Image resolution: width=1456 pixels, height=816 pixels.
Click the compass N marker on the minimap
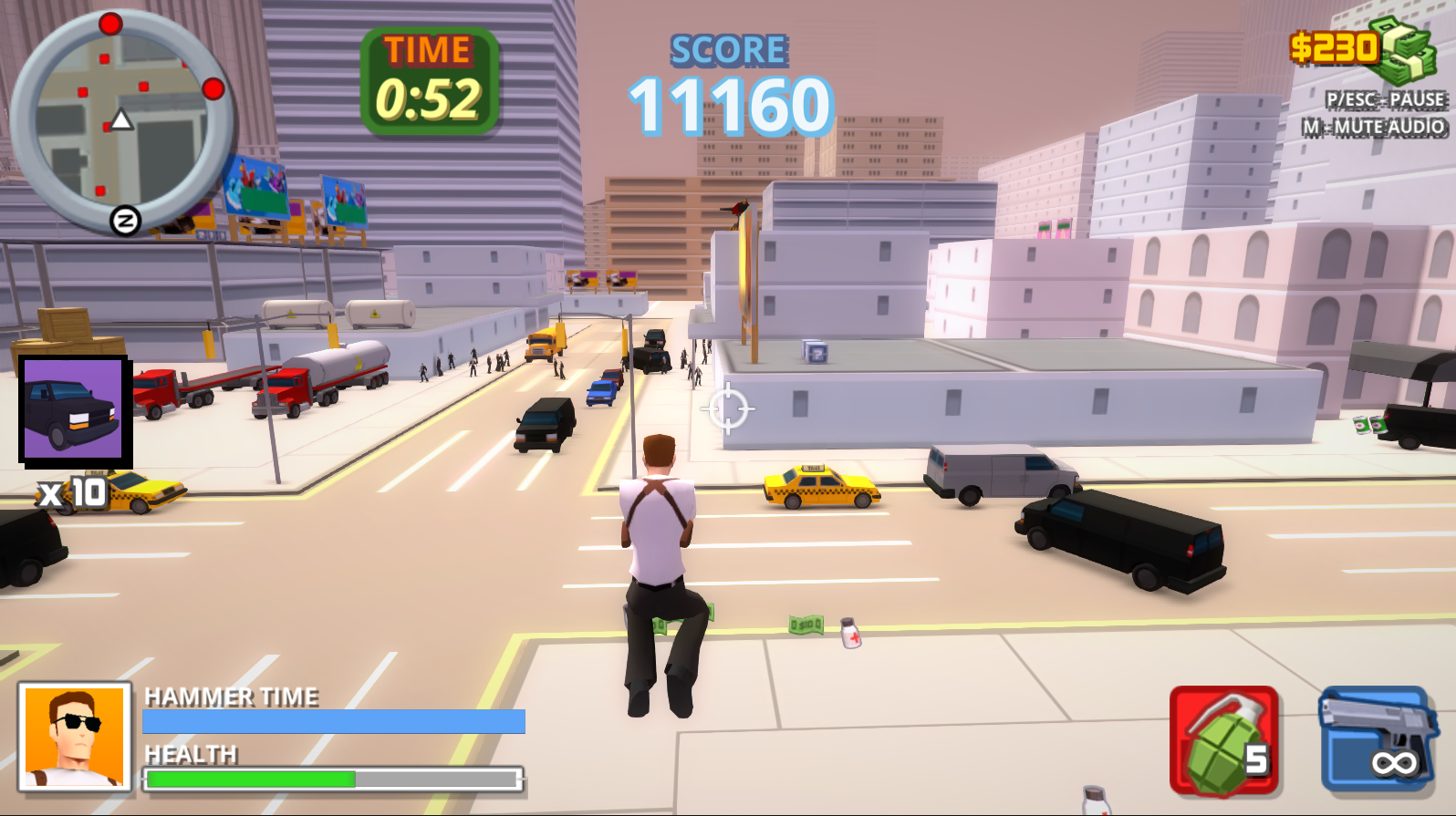tap(124, 220)
